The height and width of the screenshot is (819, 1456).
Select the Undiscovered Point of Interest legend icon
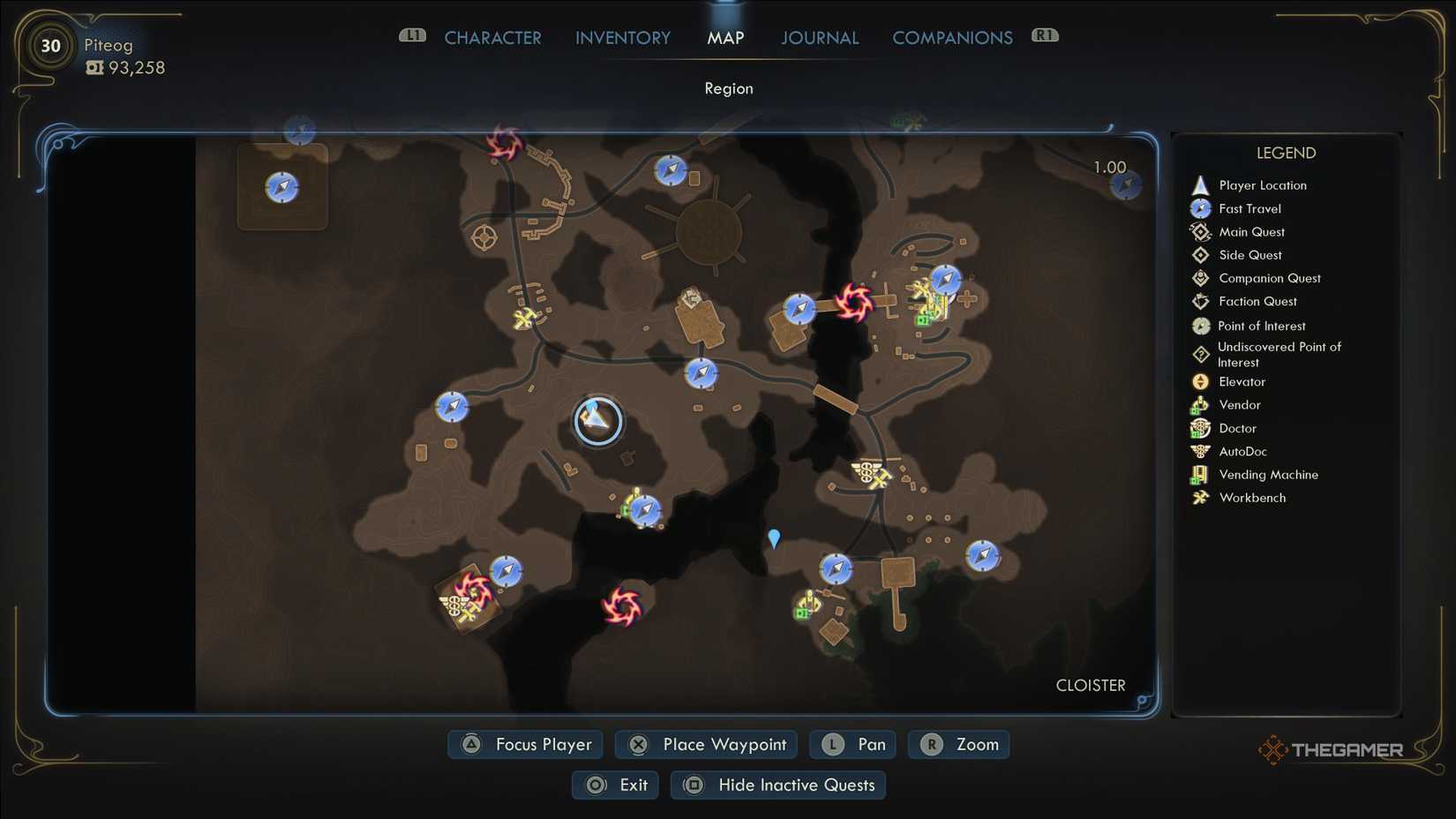pyautogui.click(x=1200, y=353)
